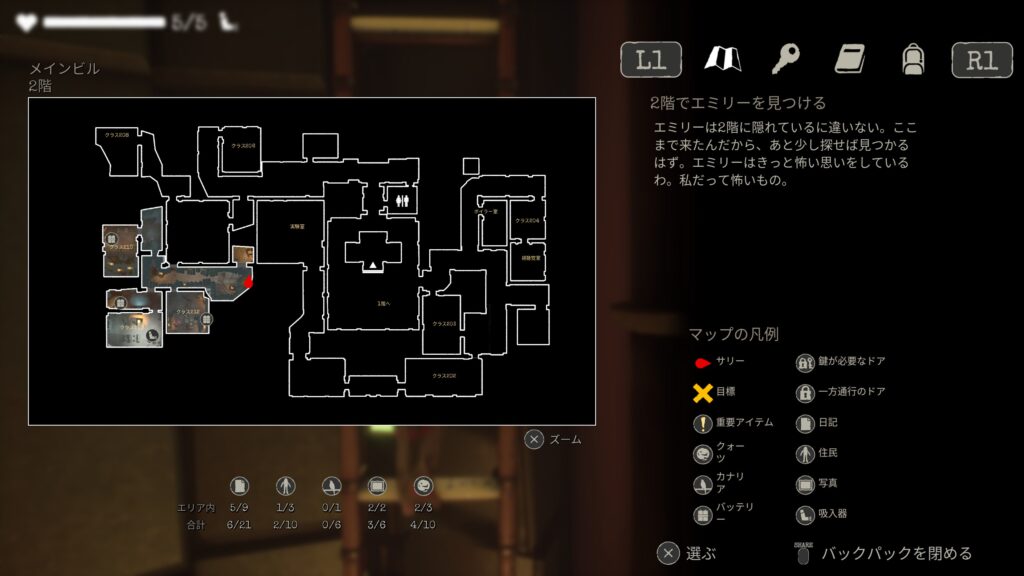Select the white stairs arrow marker on map
This screenshot has height=576, width=1024.
373,265
